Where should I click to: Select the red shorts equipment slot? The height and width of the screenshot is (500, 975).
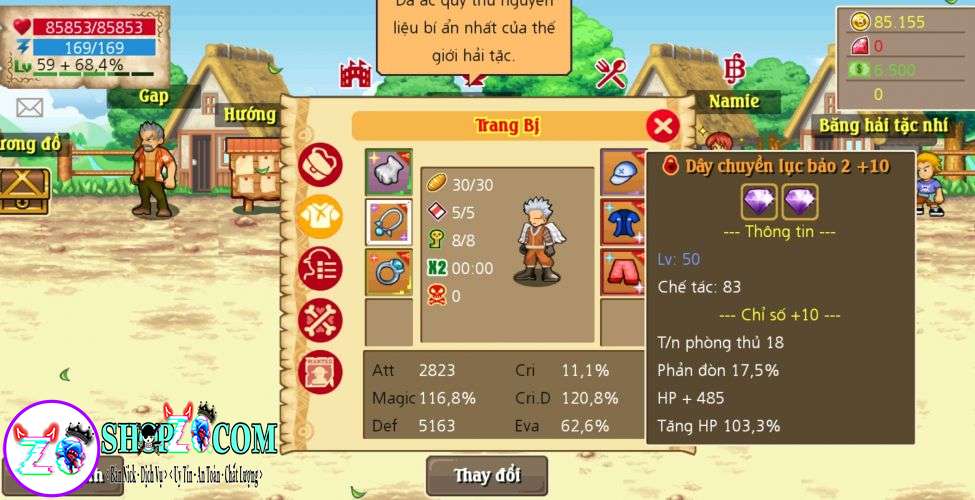[x=621, y=272]
